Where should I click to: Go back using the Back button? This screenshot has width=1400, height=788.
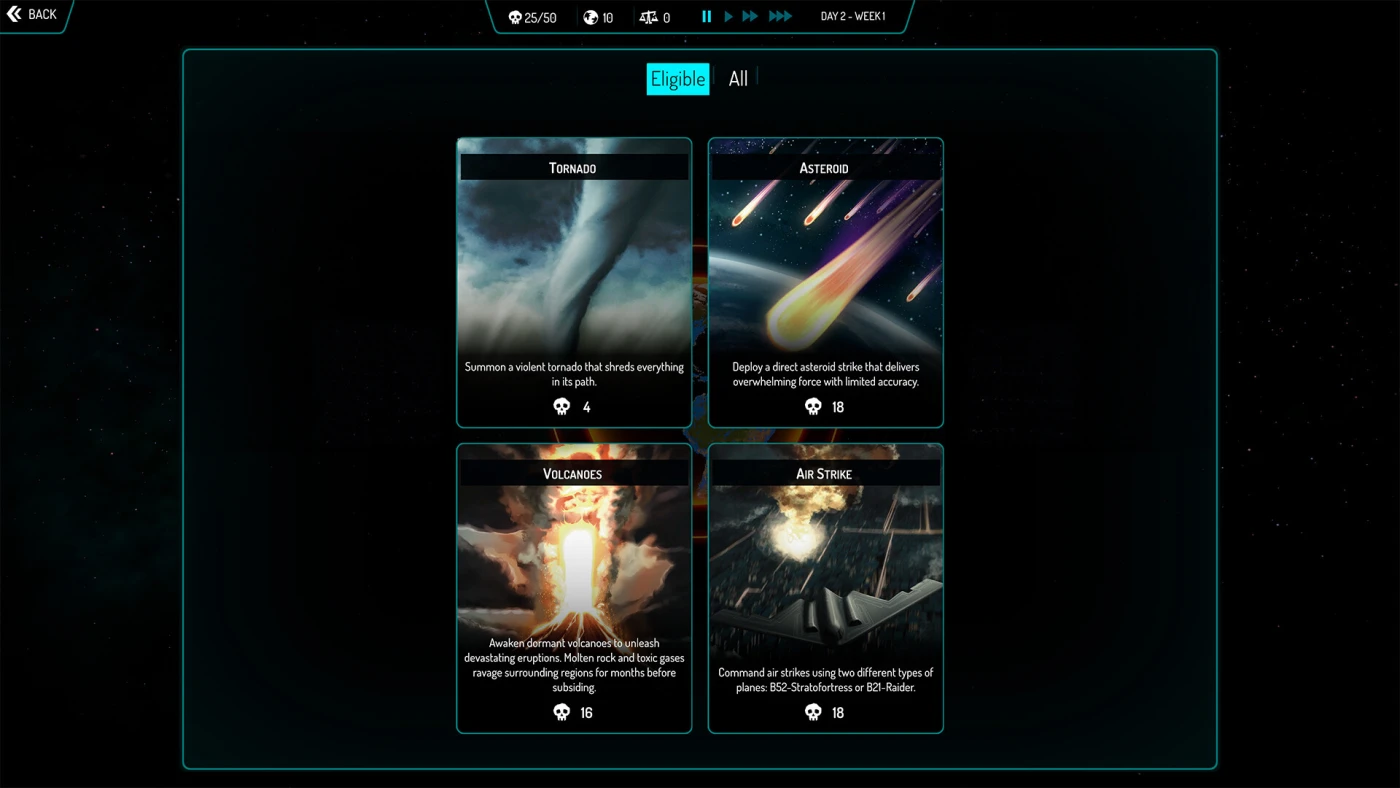pos(32,15)
